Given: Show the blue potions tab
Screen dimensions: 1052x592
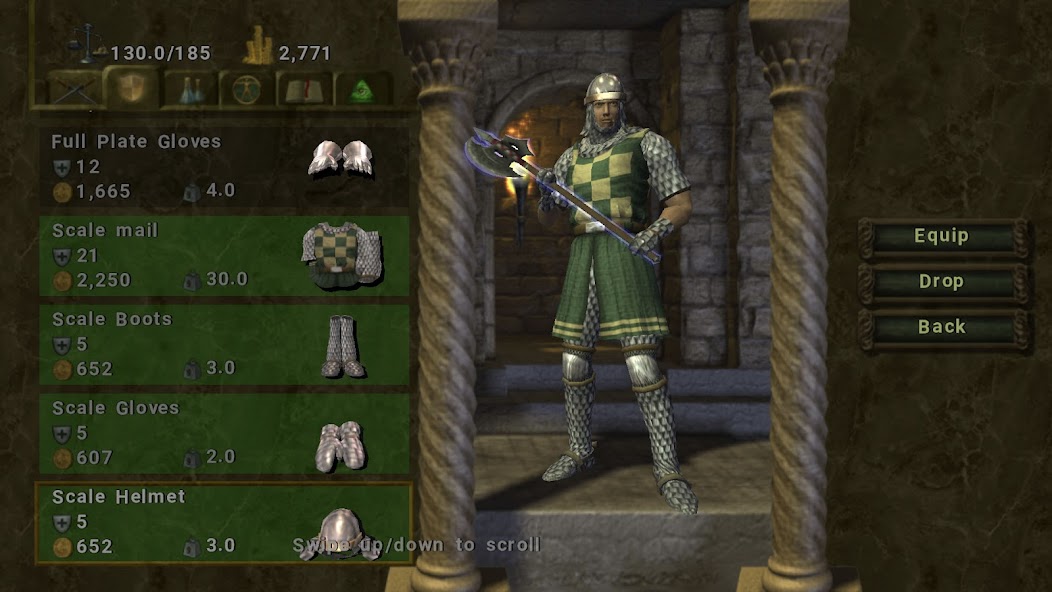Looking at the screenshot, I should pyautogui.click(x=190, y=89).
